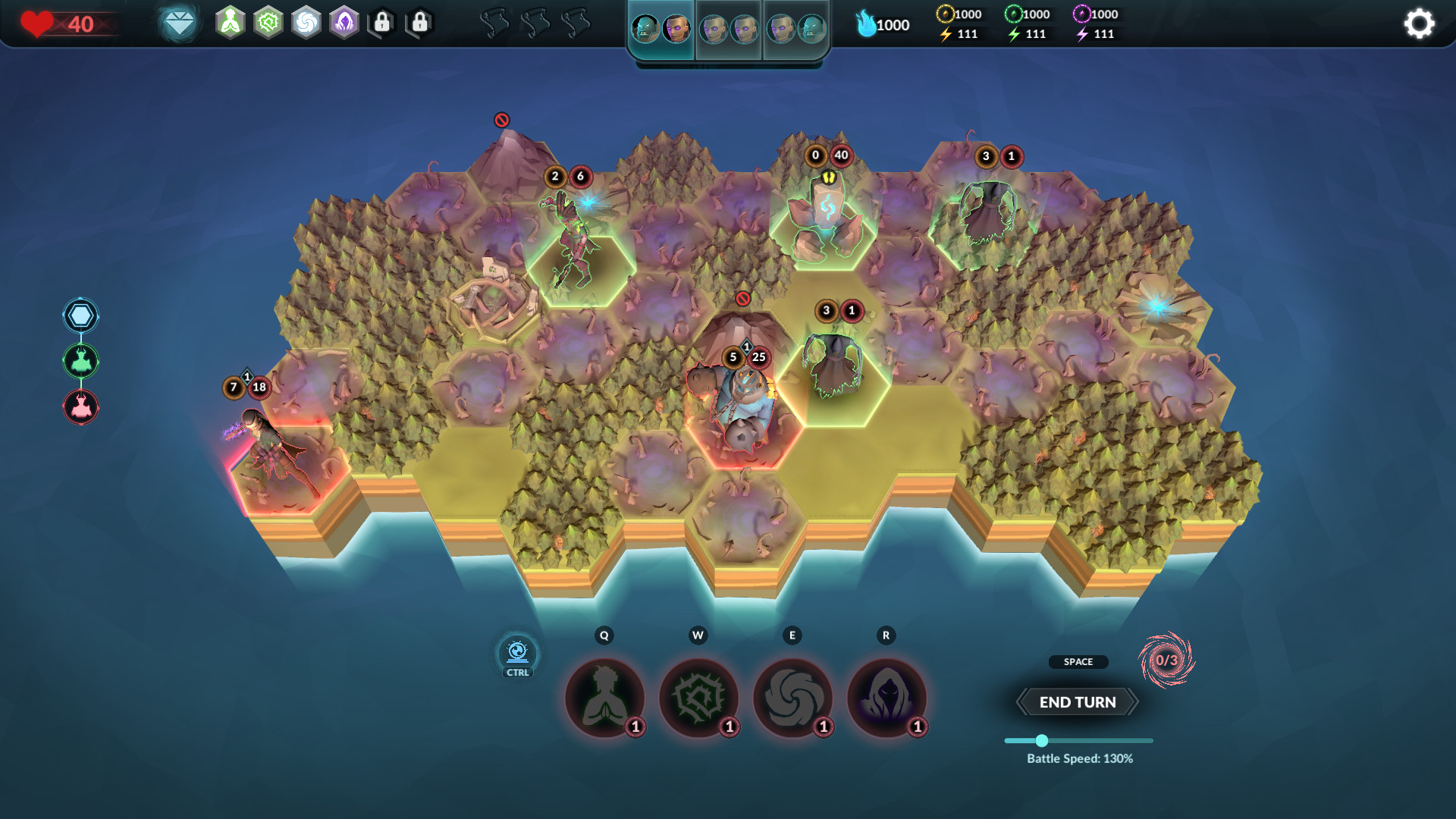Select the blue hexagon filter icon
The image size is (1456, 819).
[x=80, y=315]
